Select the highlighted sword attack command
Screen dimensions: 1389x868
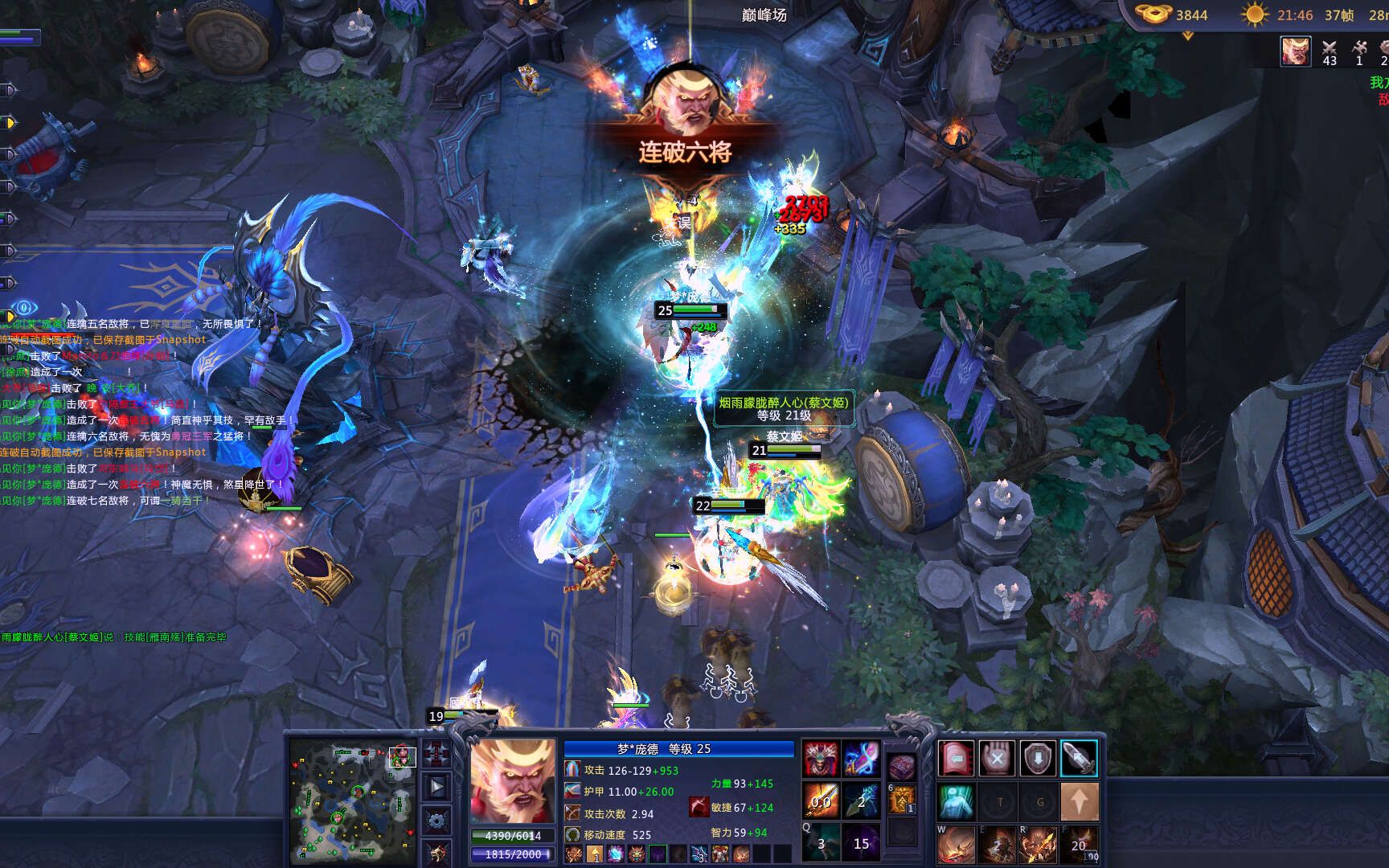point(1079,759)
